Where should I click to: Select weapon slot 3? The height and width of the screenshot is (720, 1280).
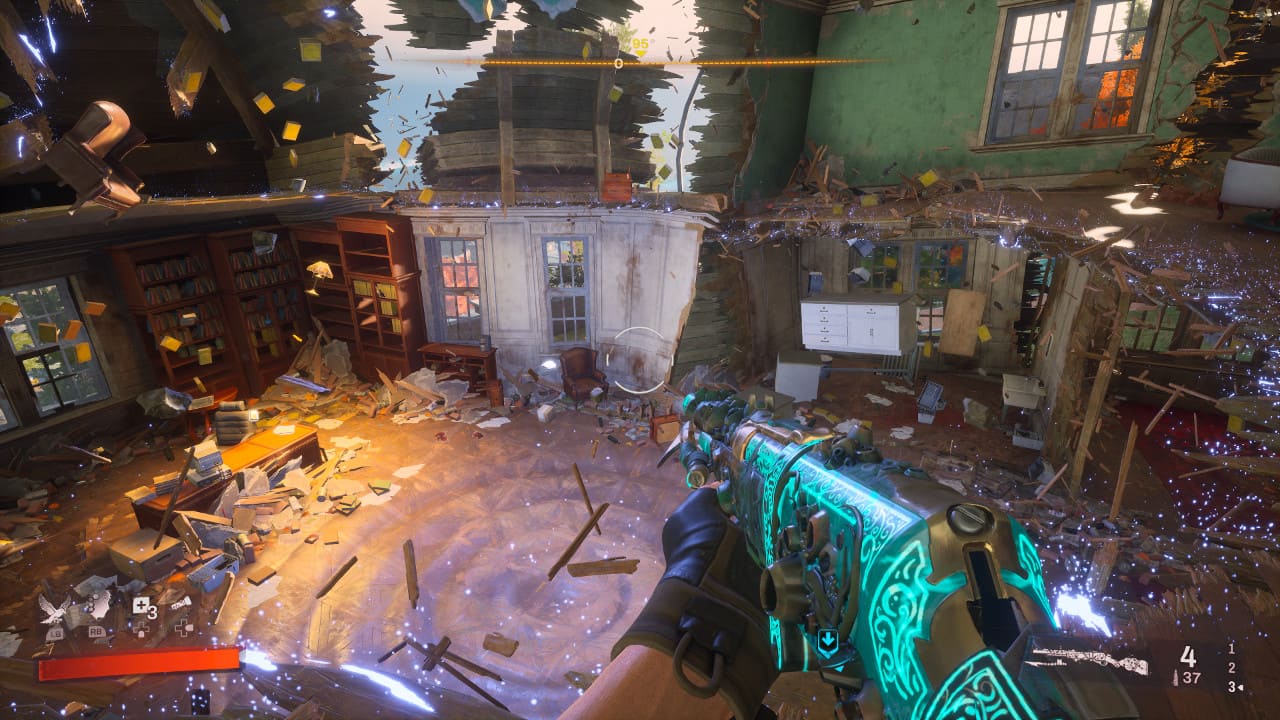point(1231,687)
